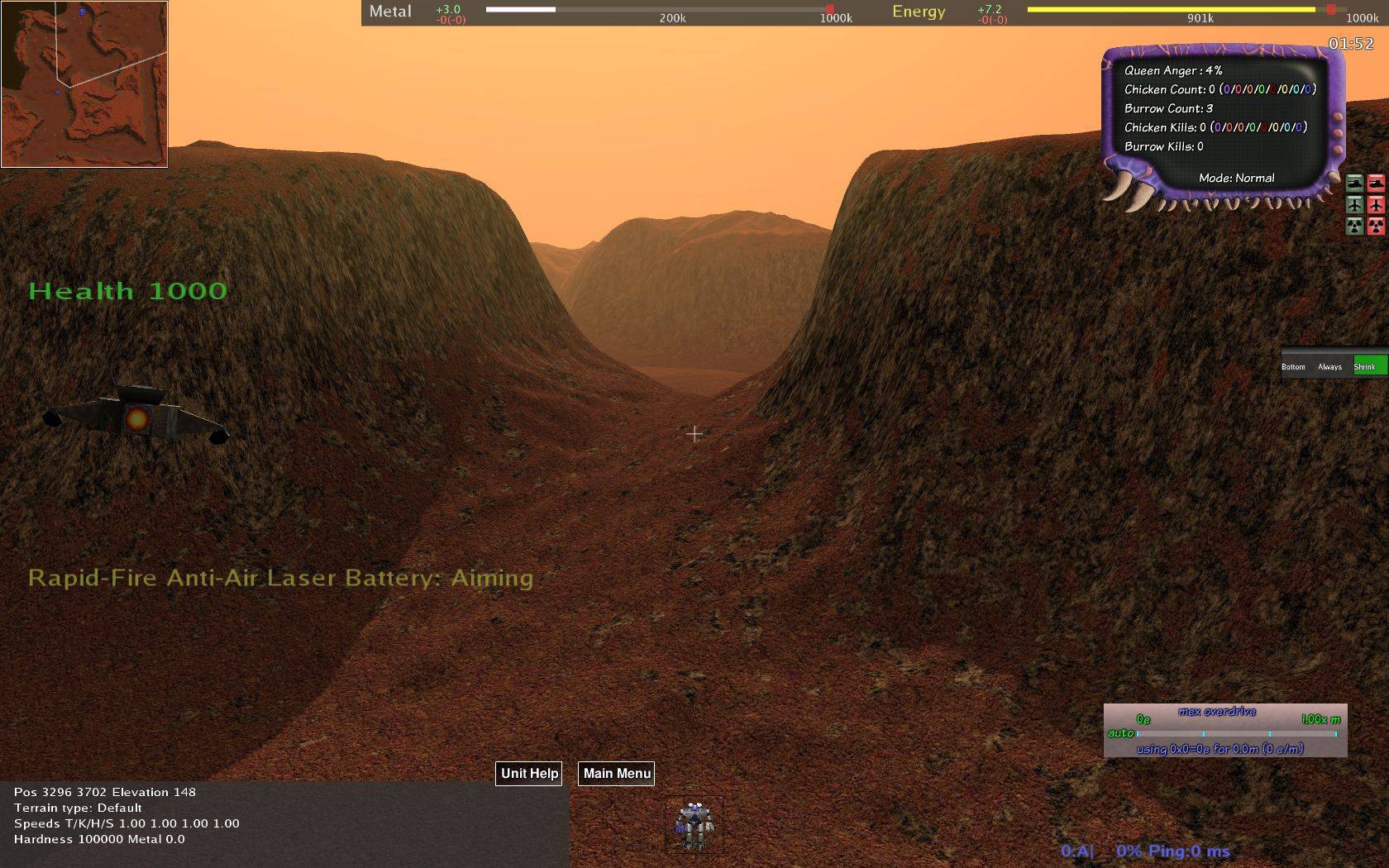The height and width of the screenshot is (868, 1389).
Task: Click the yellow Energy resource bar
Action: [1171, 10]
